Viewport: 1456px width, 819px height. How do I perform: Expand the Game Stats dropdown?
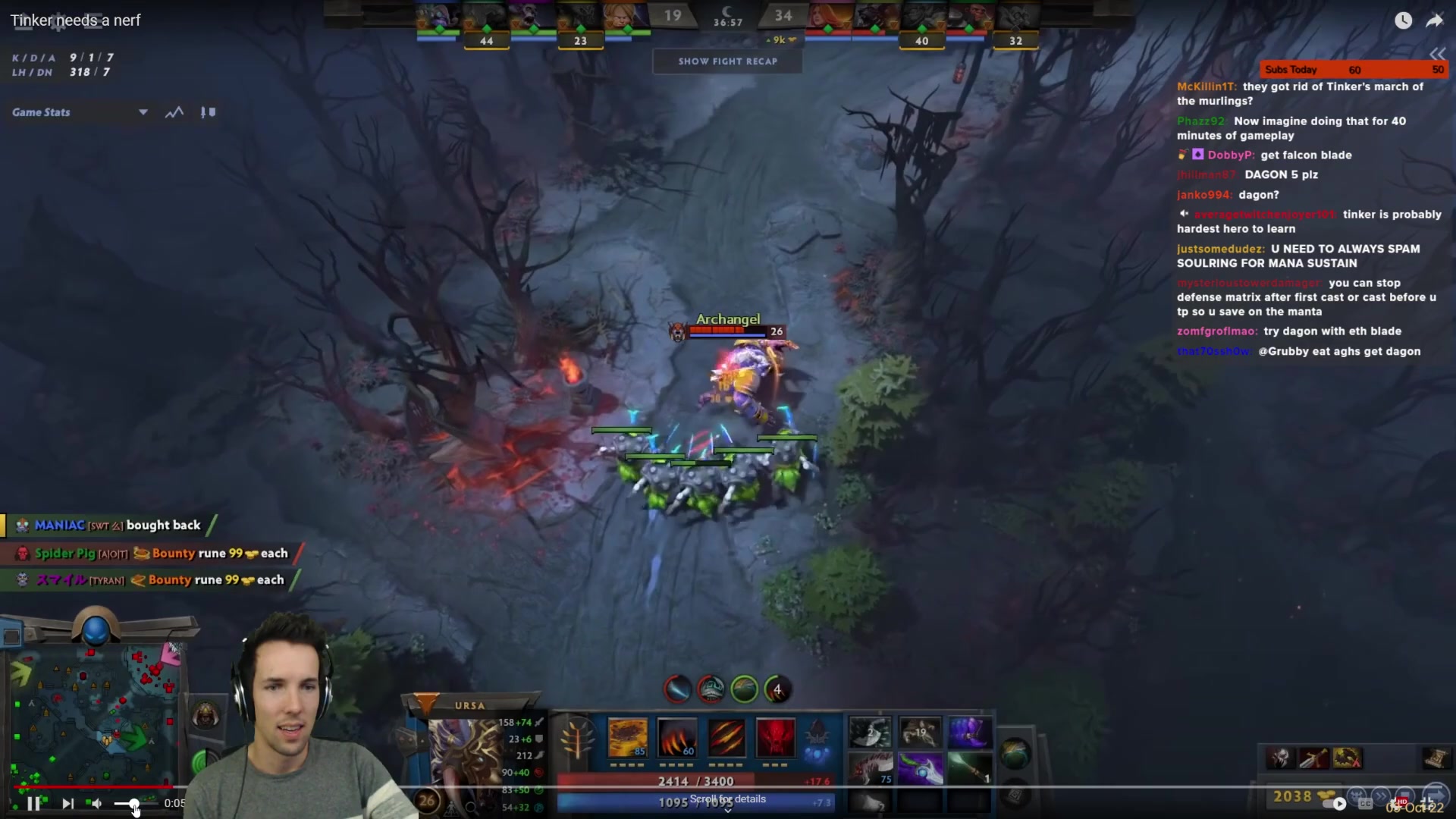(x=143, y=112)
